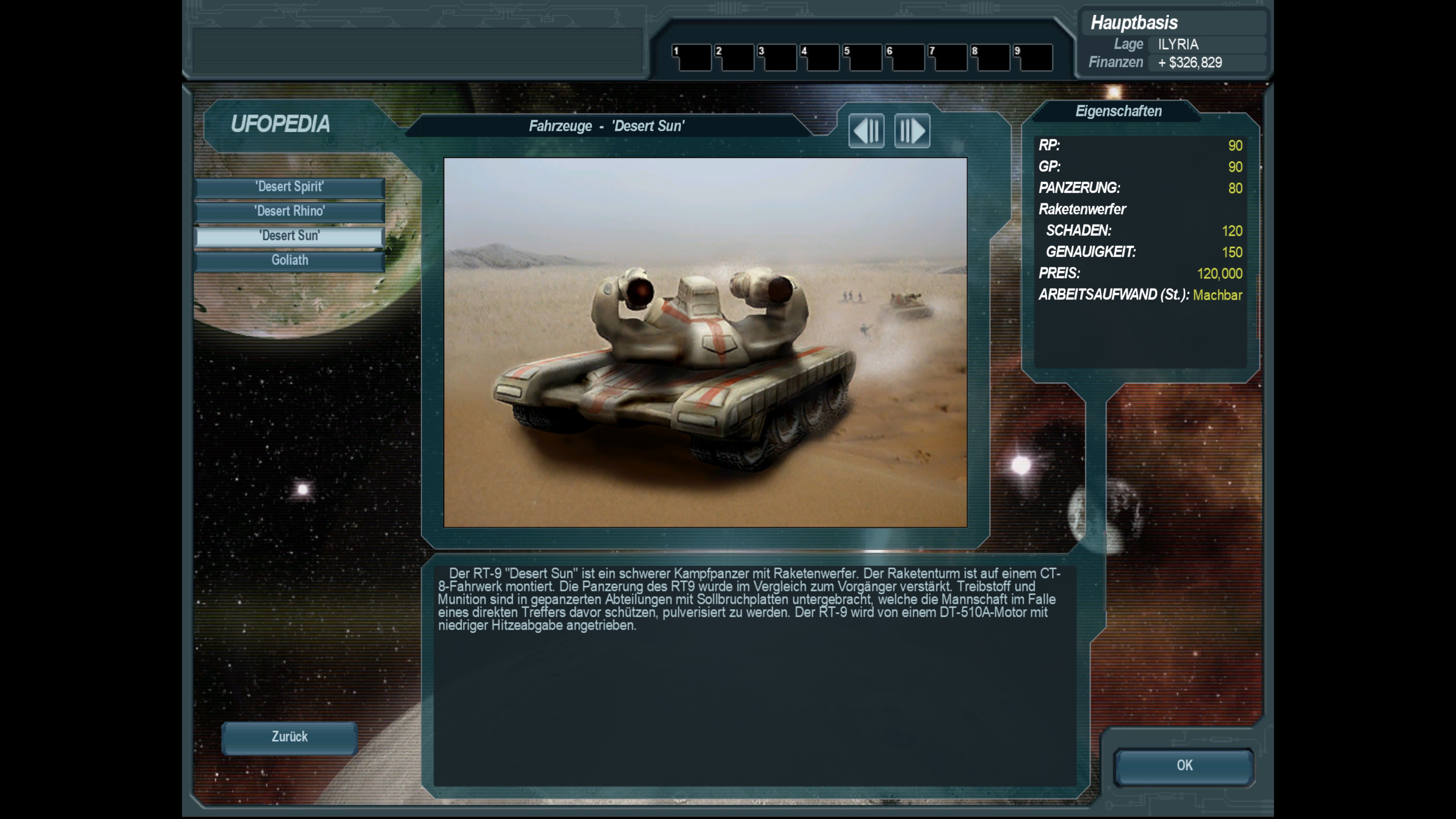Advance to the next UFOpedia entry
Image resolution: width=1456 pixels, height=819 pixels.
click(x=912, y=131)
